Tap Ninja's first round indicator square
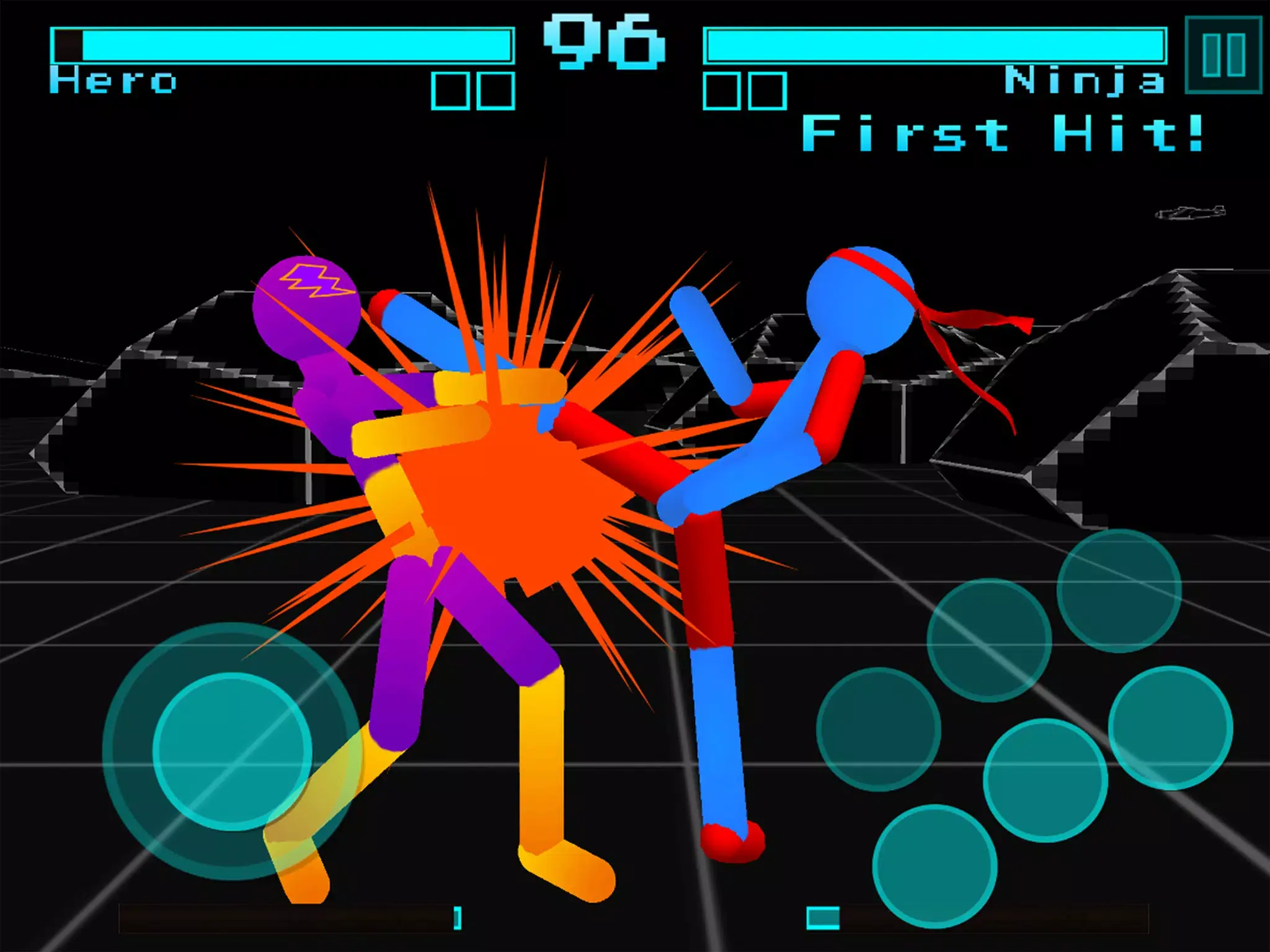 pyautogui.click(x=723, y=90)
